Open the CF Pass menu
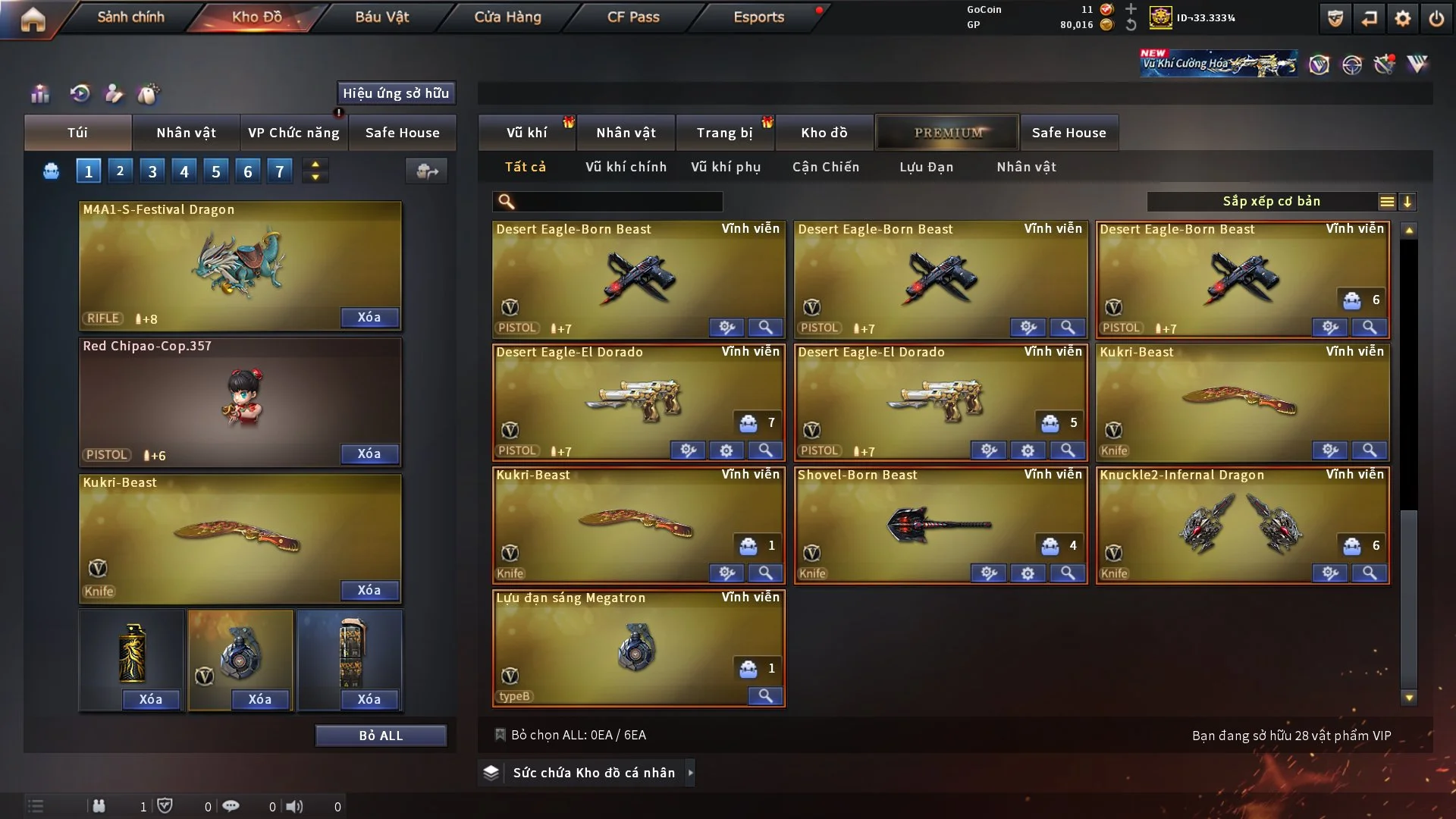 [633, 17]
